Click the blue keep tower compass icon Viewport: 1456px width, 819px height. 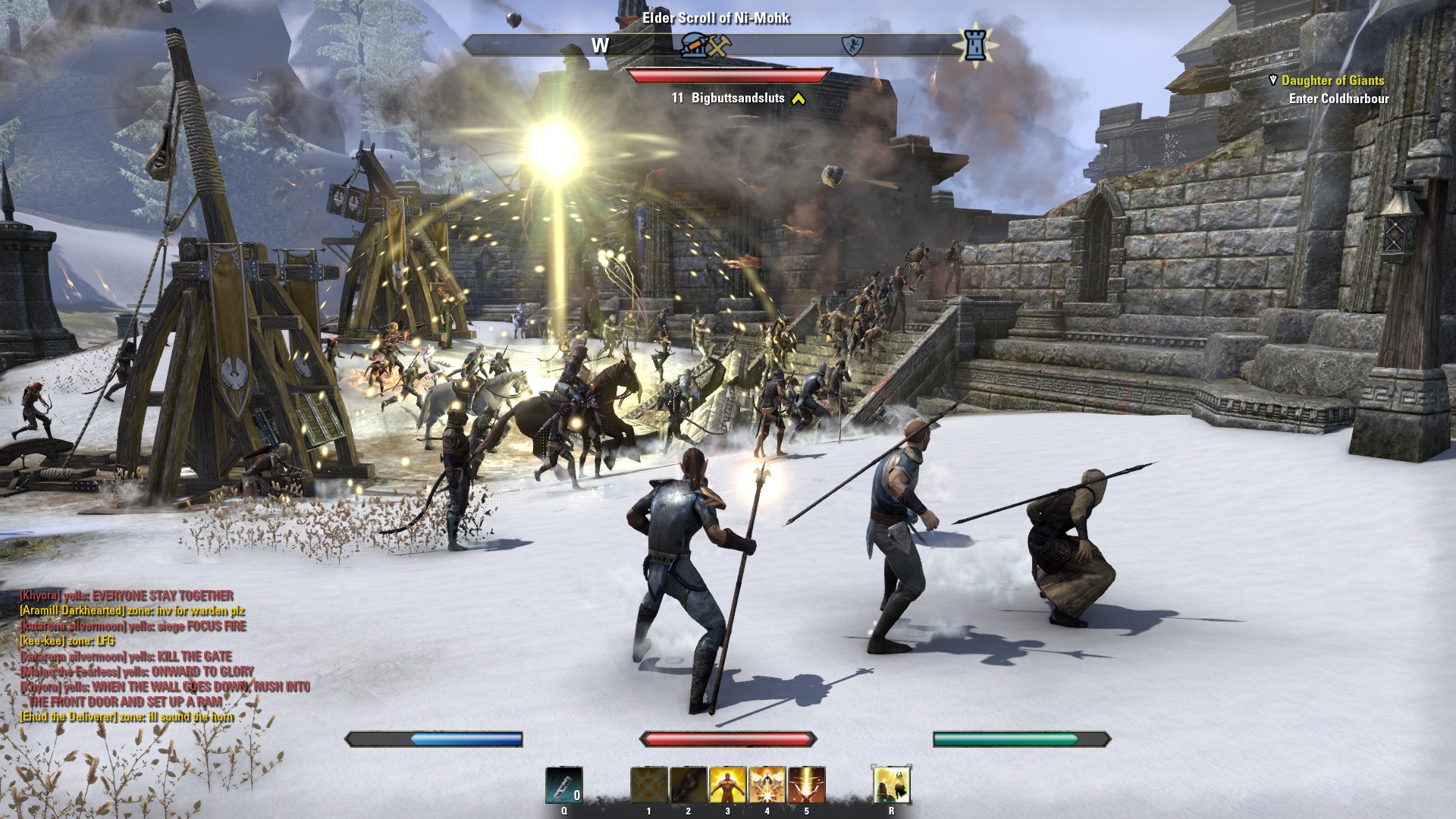[x=975, y=45]
